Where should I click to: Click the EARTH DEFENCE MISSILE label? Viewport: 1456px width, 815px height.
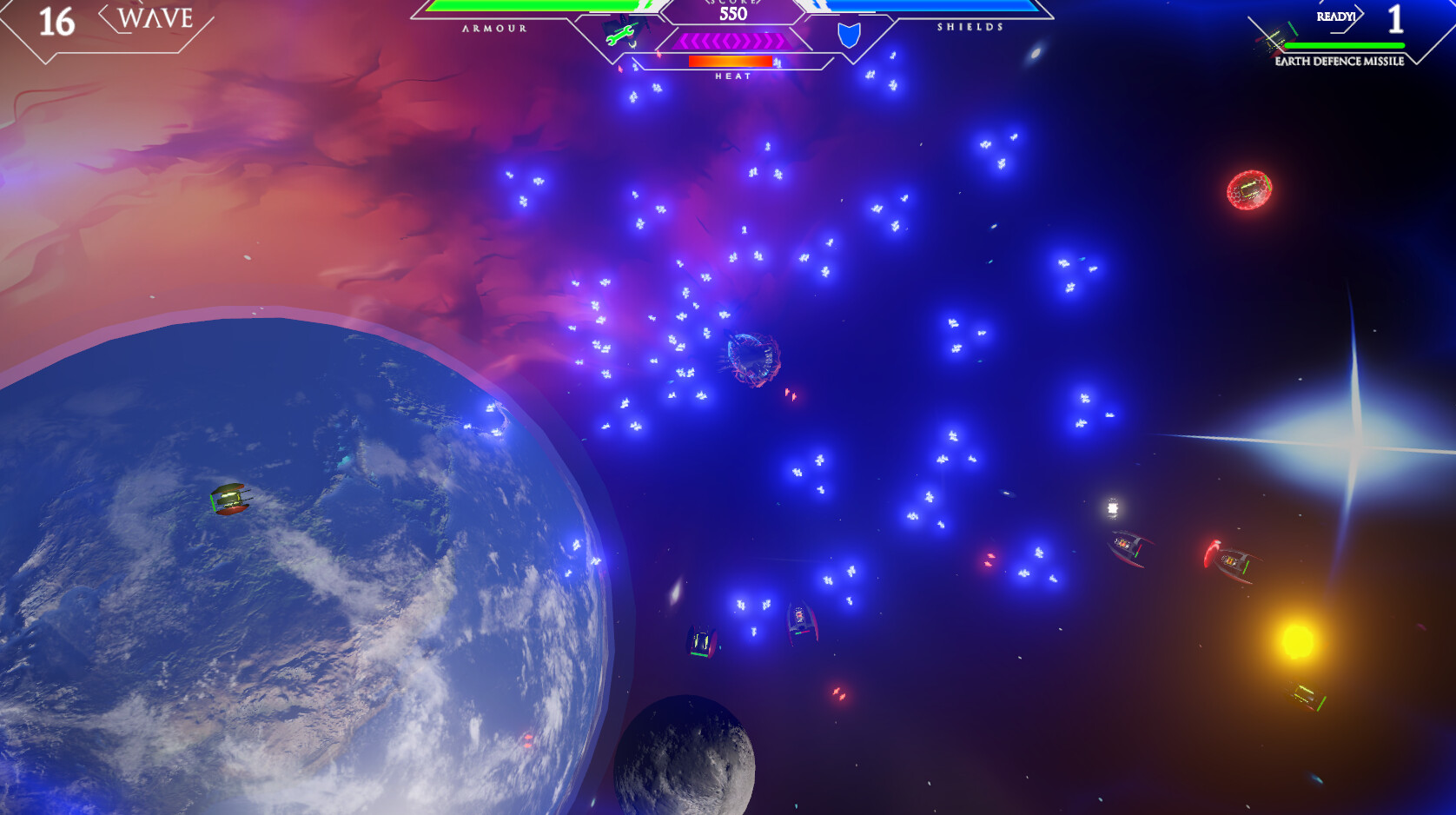click(x=1339, y=62)
